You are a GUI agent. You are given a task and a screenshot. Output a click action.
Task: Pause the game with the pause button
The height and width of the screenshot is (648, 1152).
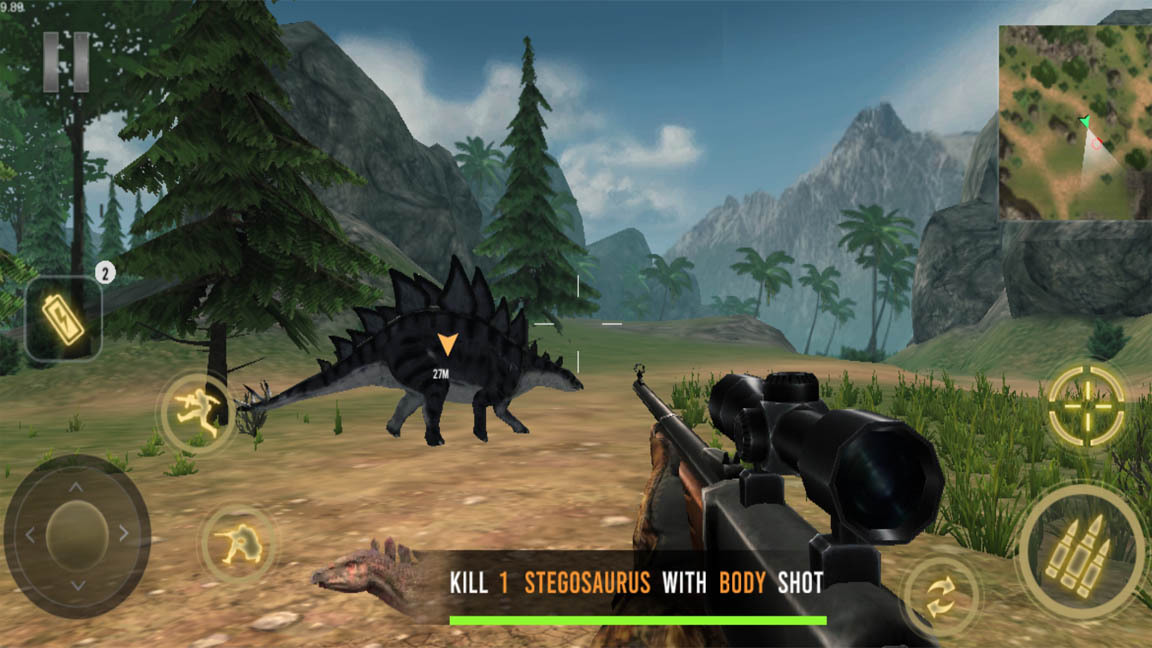[66, 62]
